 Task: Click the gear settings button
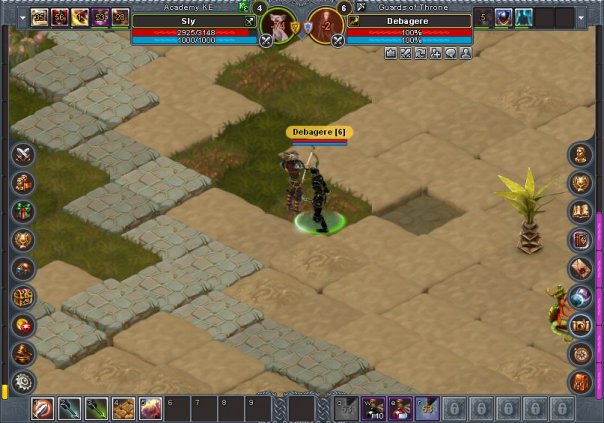(23, 382)
